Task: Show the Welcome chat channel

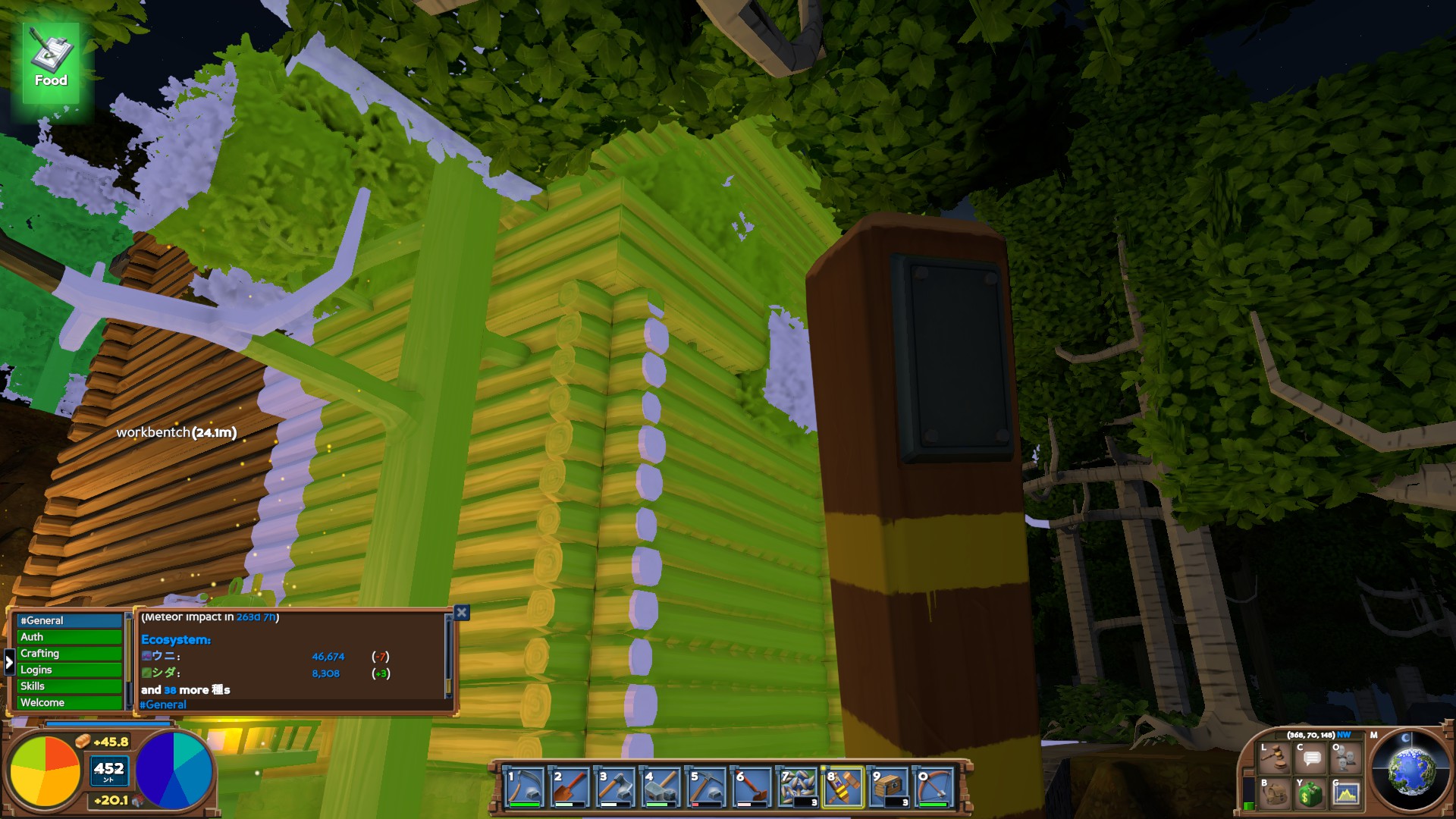Action: [69, 703]
